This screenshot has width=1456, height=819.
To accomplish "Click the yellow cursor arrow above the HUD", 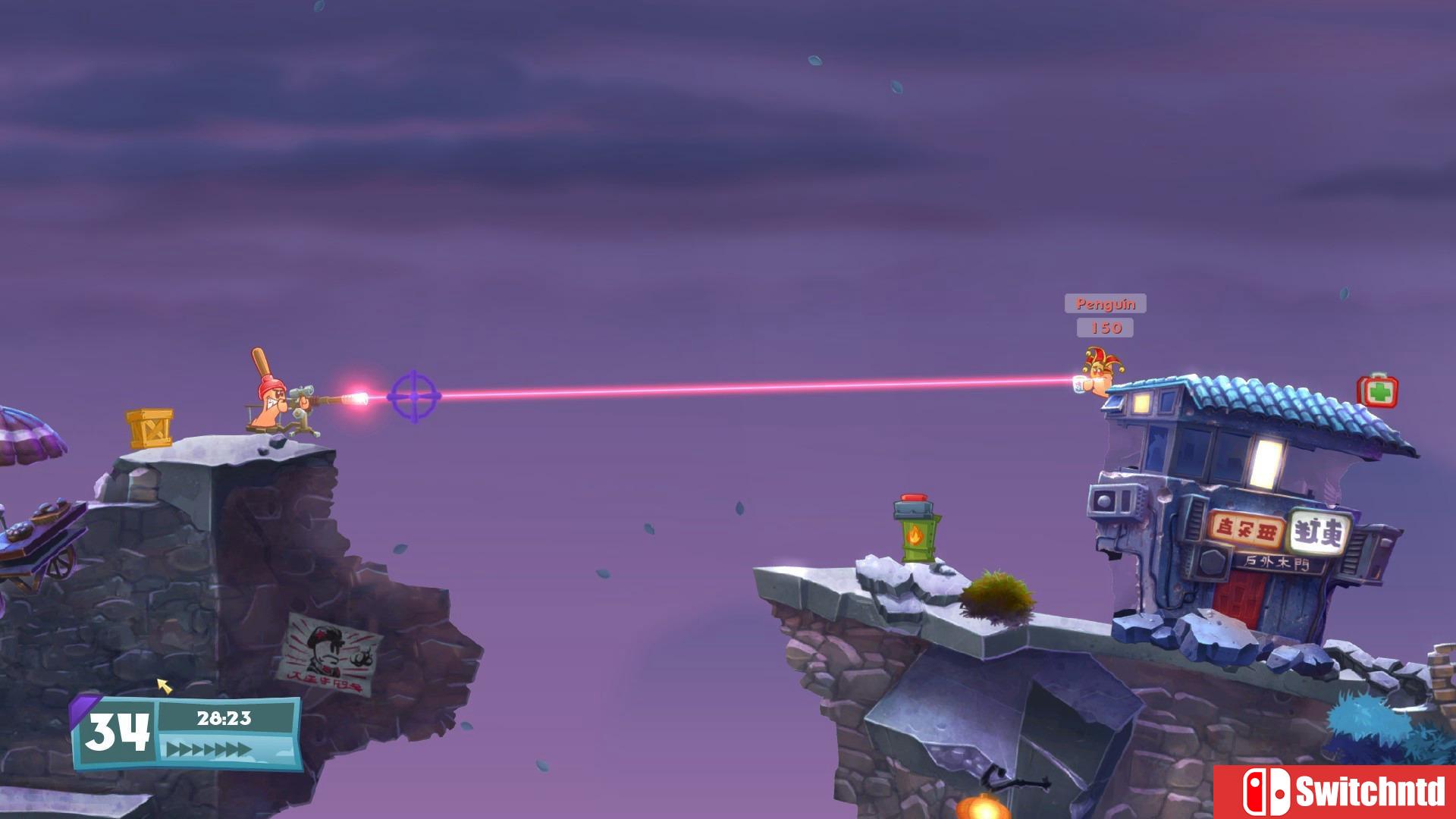I will click(163, 687).
